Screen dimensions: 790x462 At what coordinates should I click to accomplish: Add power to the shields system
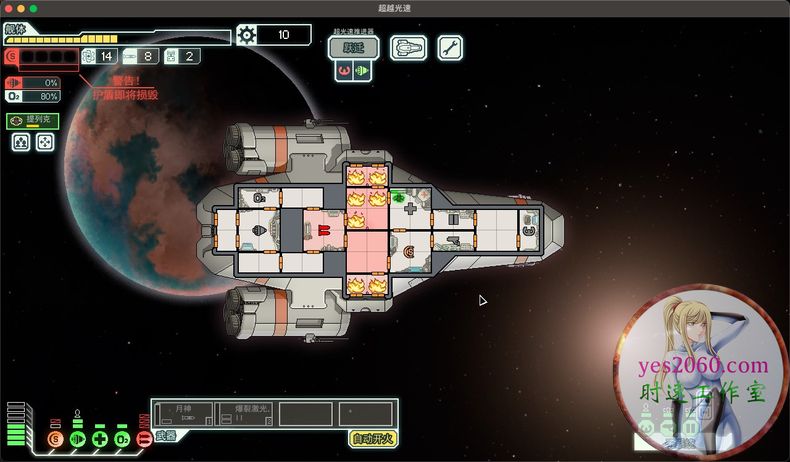(x=55, y=438)
